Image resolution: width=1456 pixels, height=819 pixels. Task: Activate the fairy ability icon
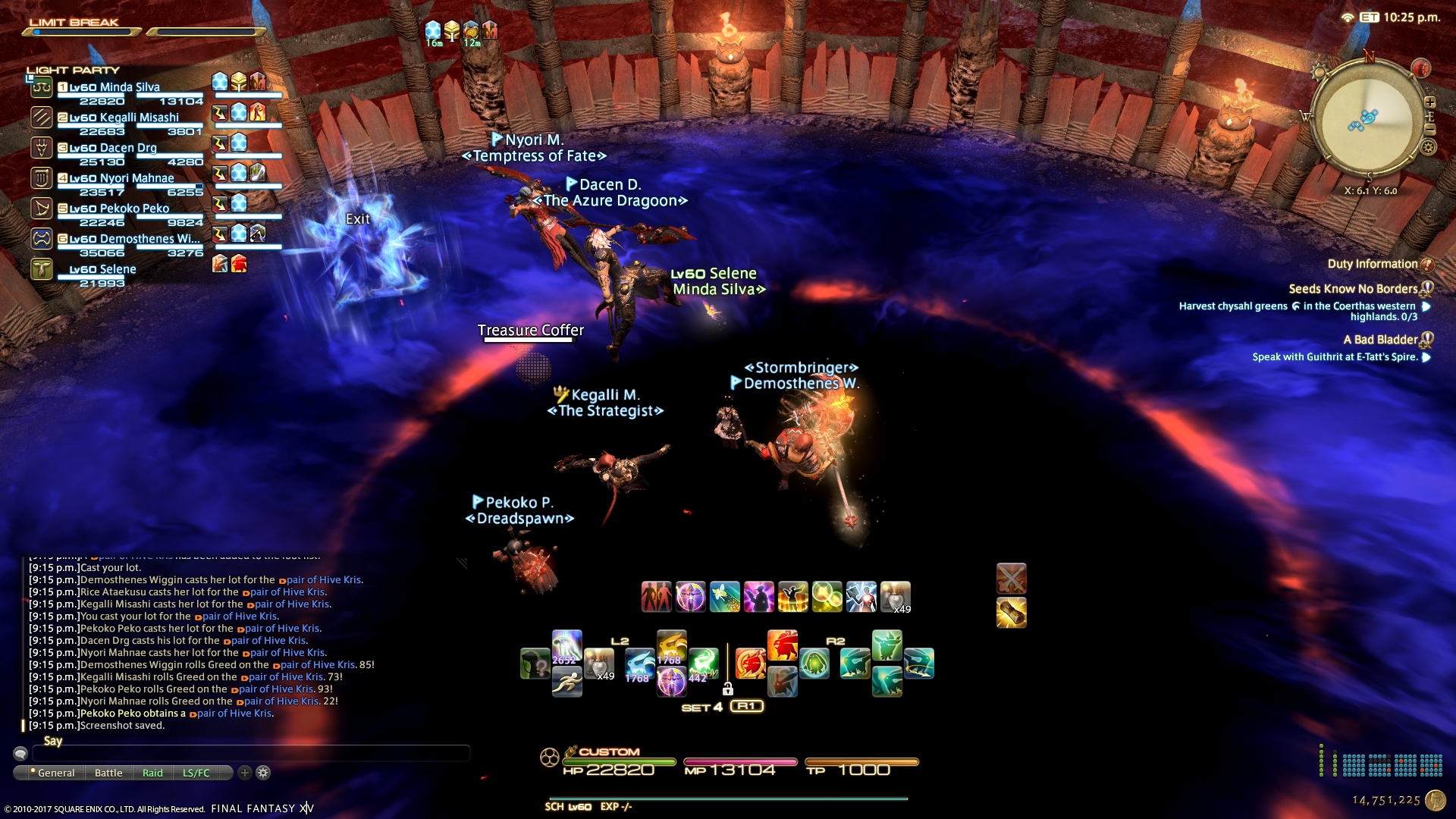724,597
